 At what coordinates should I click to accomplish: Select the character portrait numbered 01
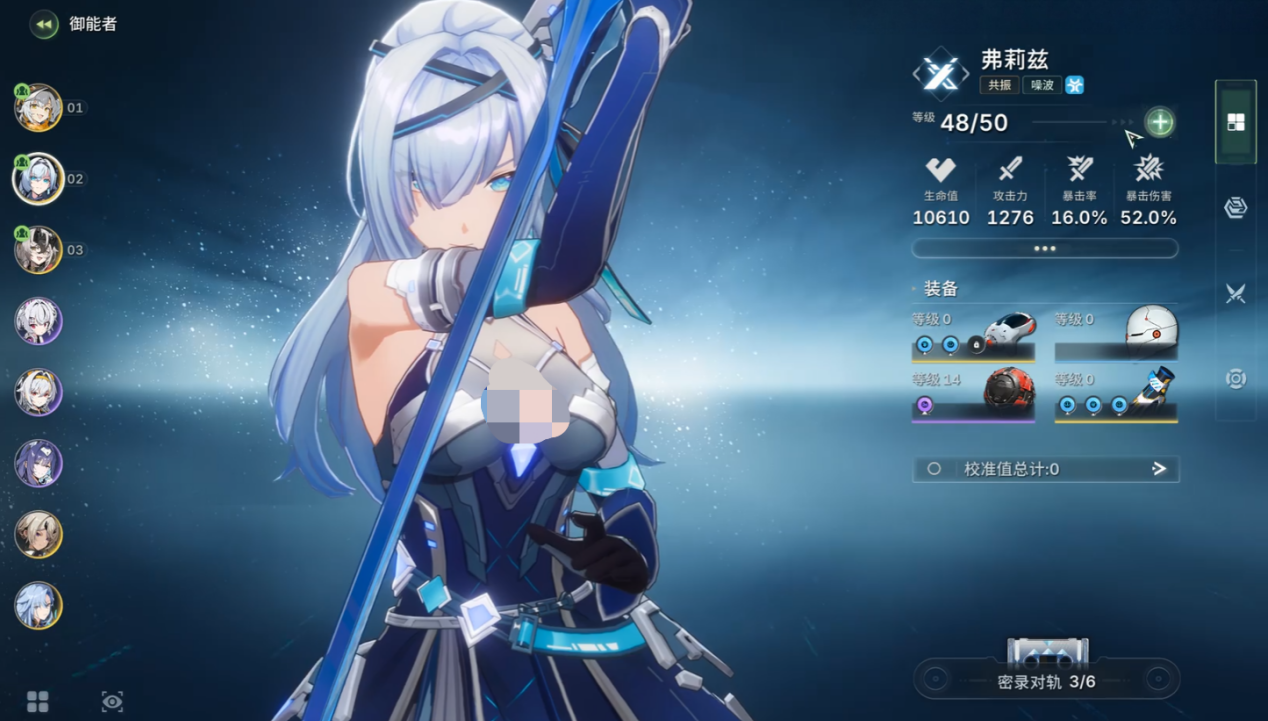(x=39, y=108)
